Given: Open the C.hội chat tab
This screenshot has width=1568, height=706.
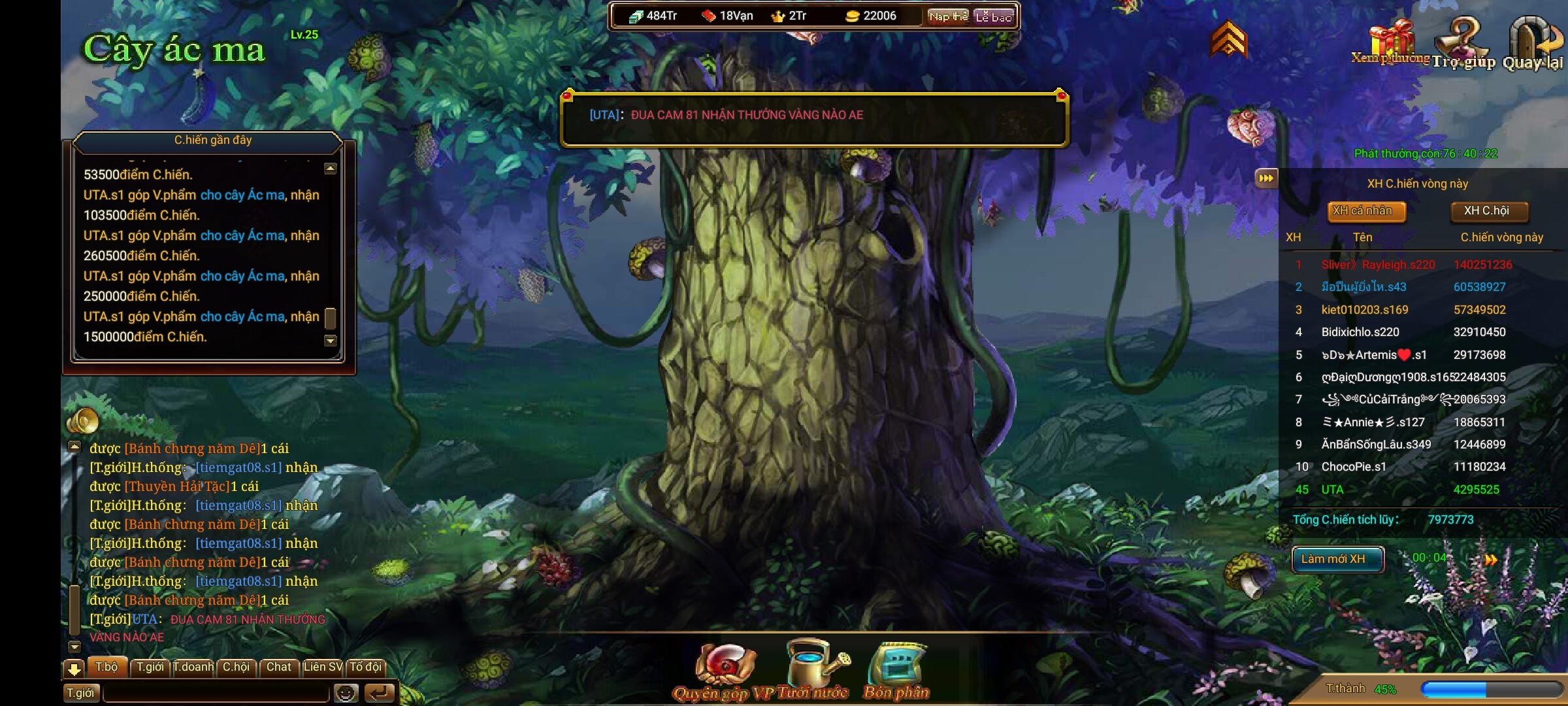Looking at the screenshot, I should click(236, 667).
